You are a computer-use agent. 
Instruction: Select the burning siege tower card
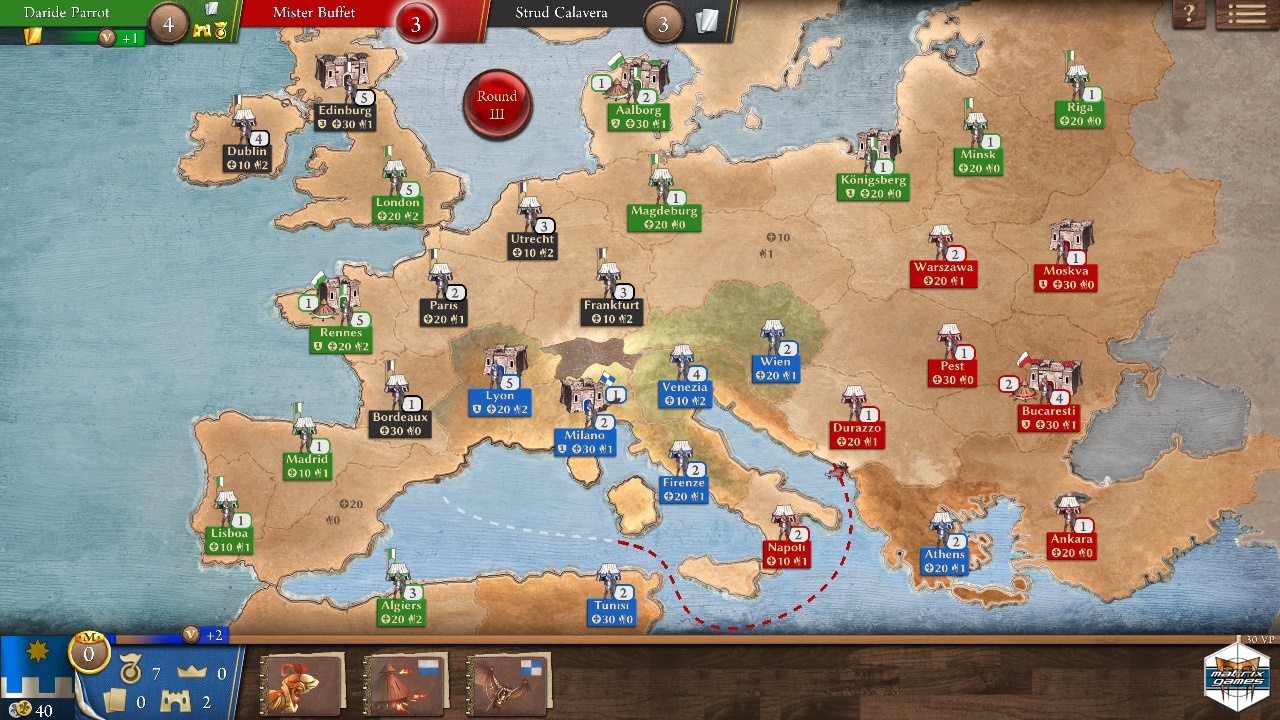click(405, 684)
